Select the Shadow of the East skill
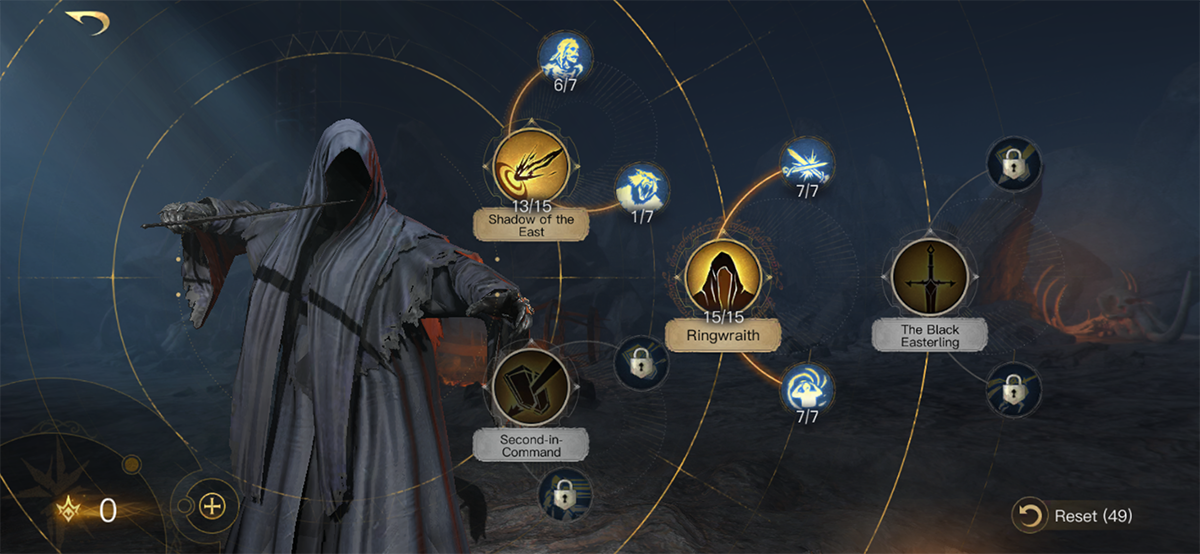Screen dimensions: 1200x554 pos(530,166)
